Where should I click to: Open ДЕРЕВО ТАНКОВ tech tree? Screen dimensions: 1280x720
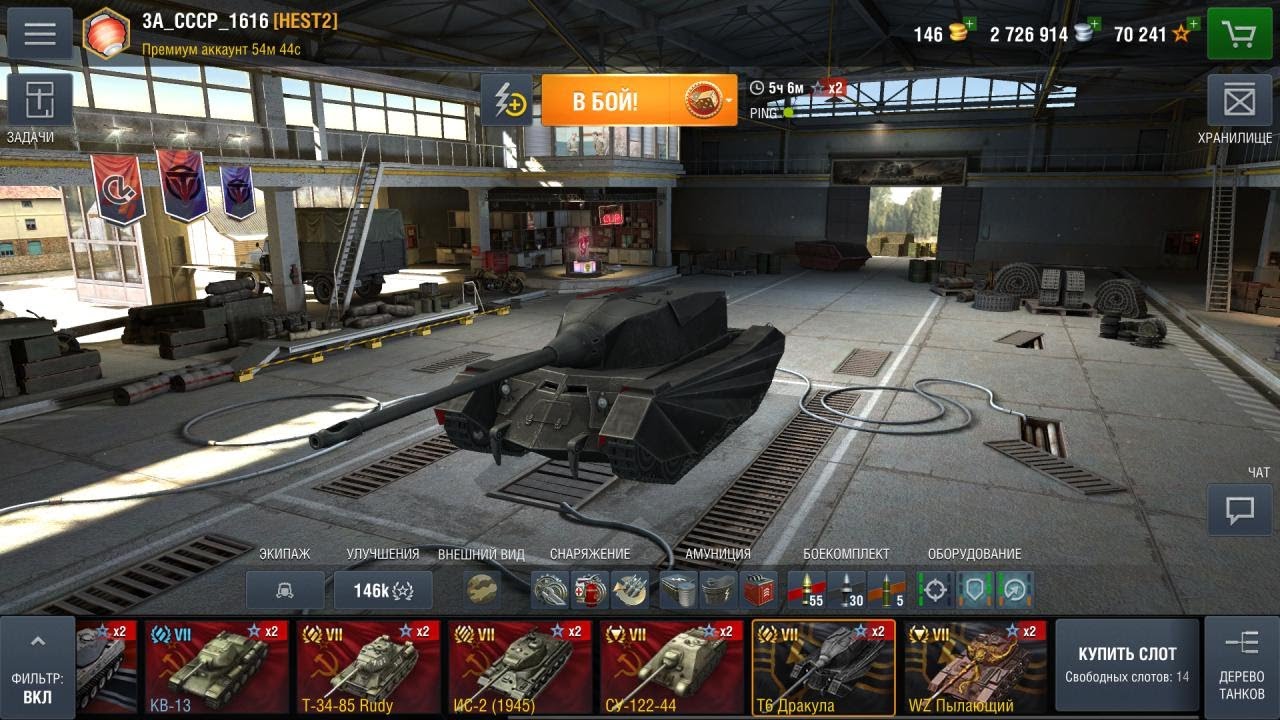click(1240, 663)
